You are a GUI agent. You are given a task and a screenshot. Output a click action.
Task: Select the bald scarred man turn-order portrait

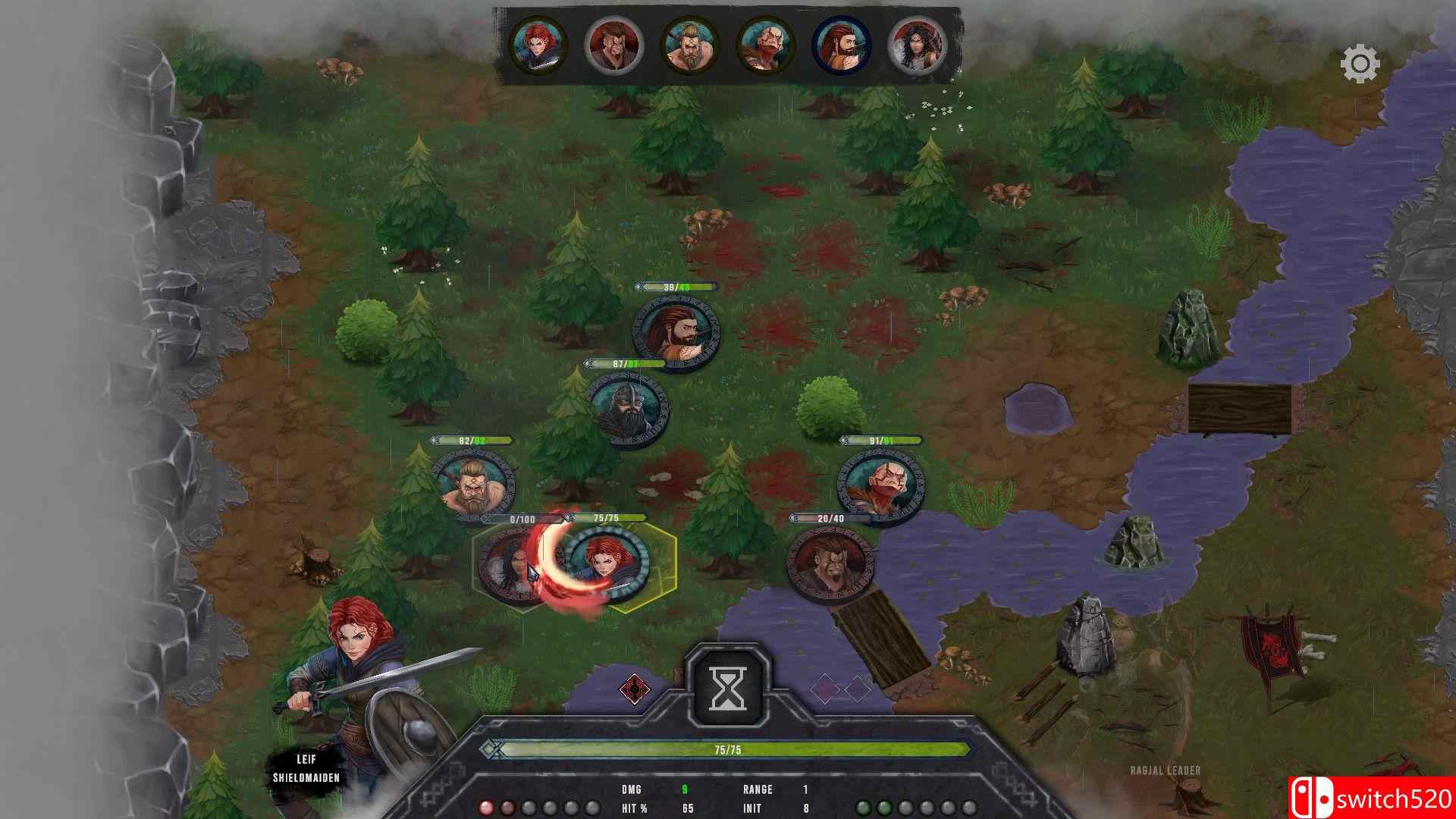tap(765, 45)
